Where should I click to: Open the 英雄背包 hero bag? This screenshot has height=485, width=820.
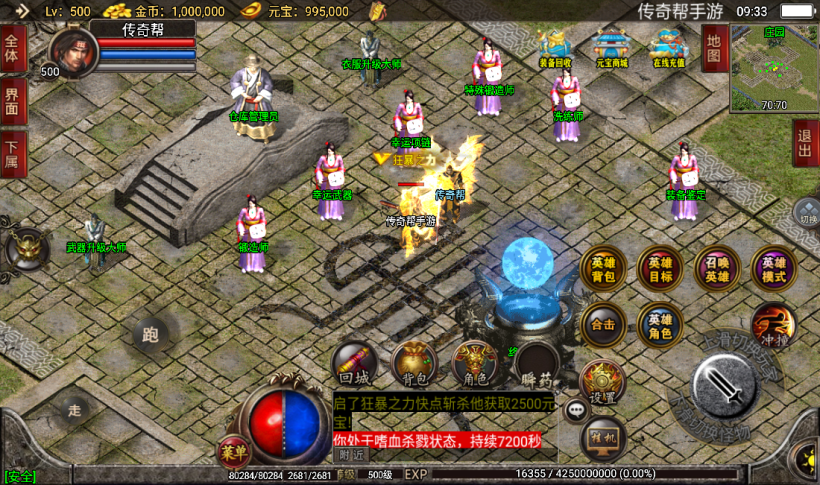603,268
